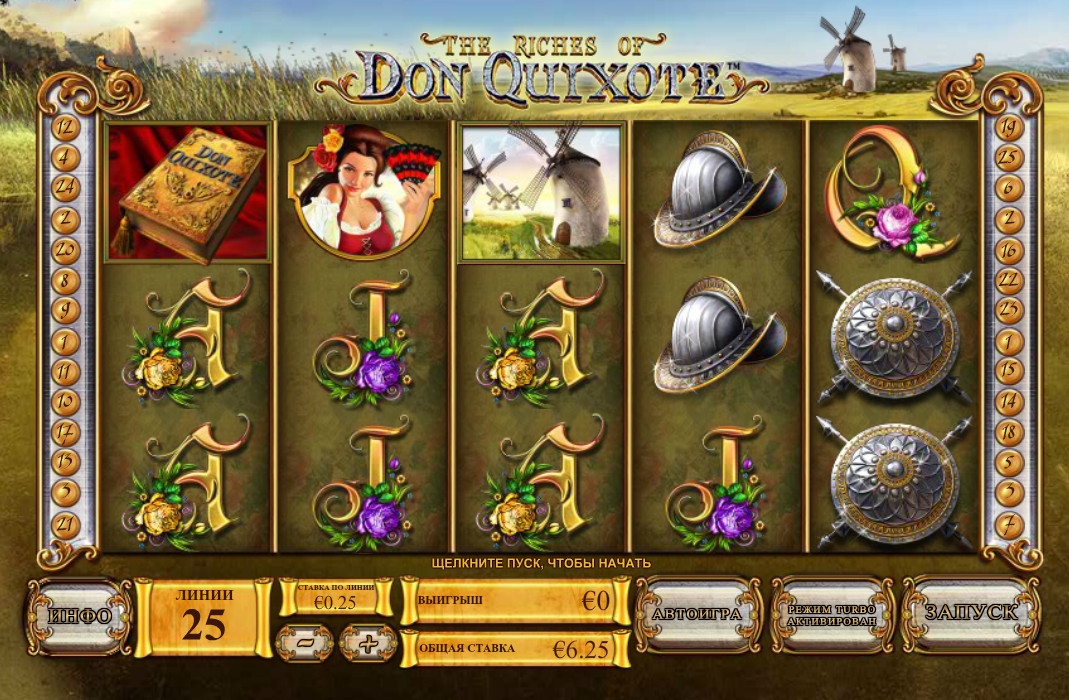Spin the reels with ЗАПУСК

(970, 613)
